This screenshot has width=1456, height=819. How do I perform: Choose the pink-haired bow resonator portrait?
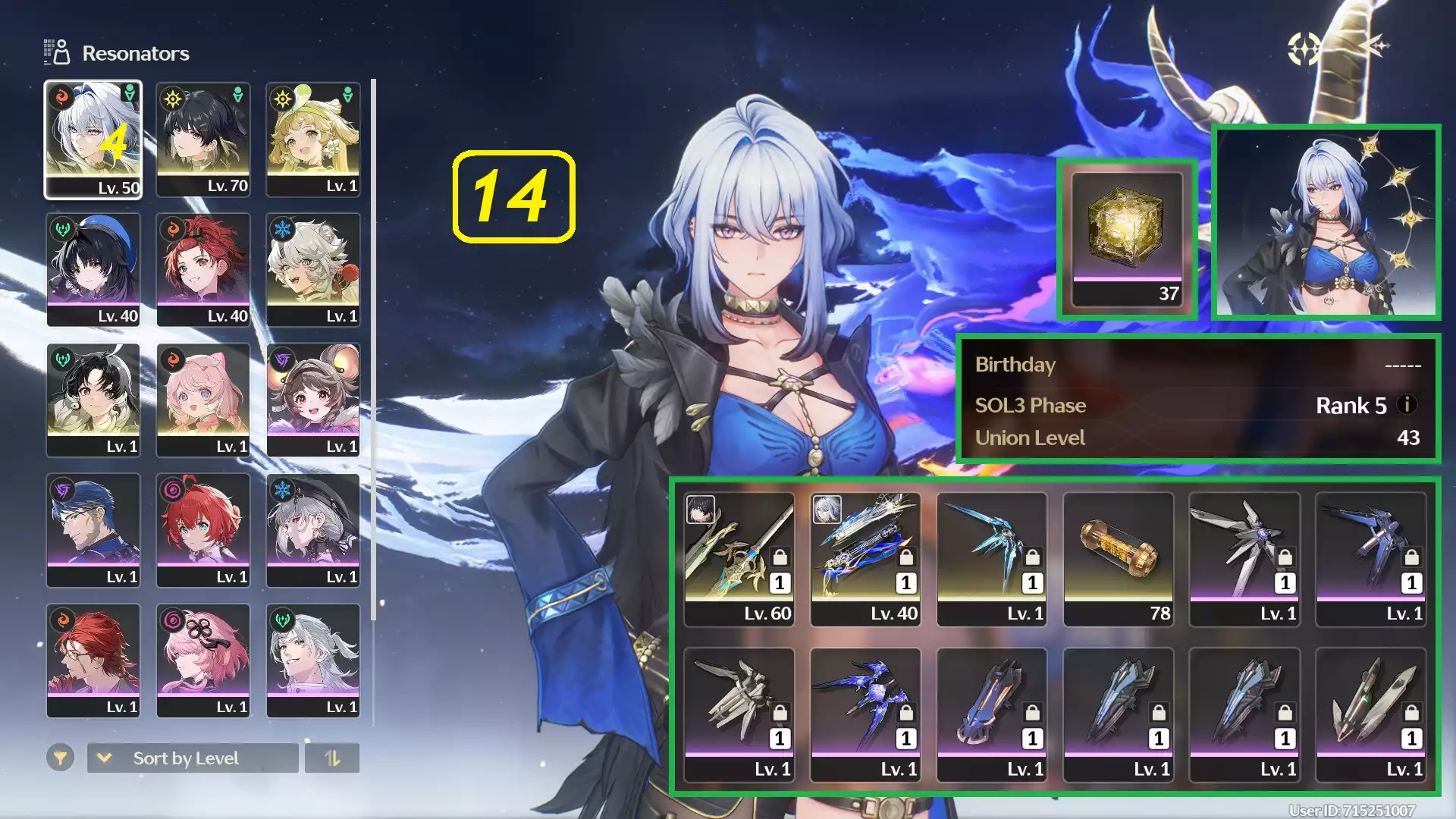click(x=203, y=400)
